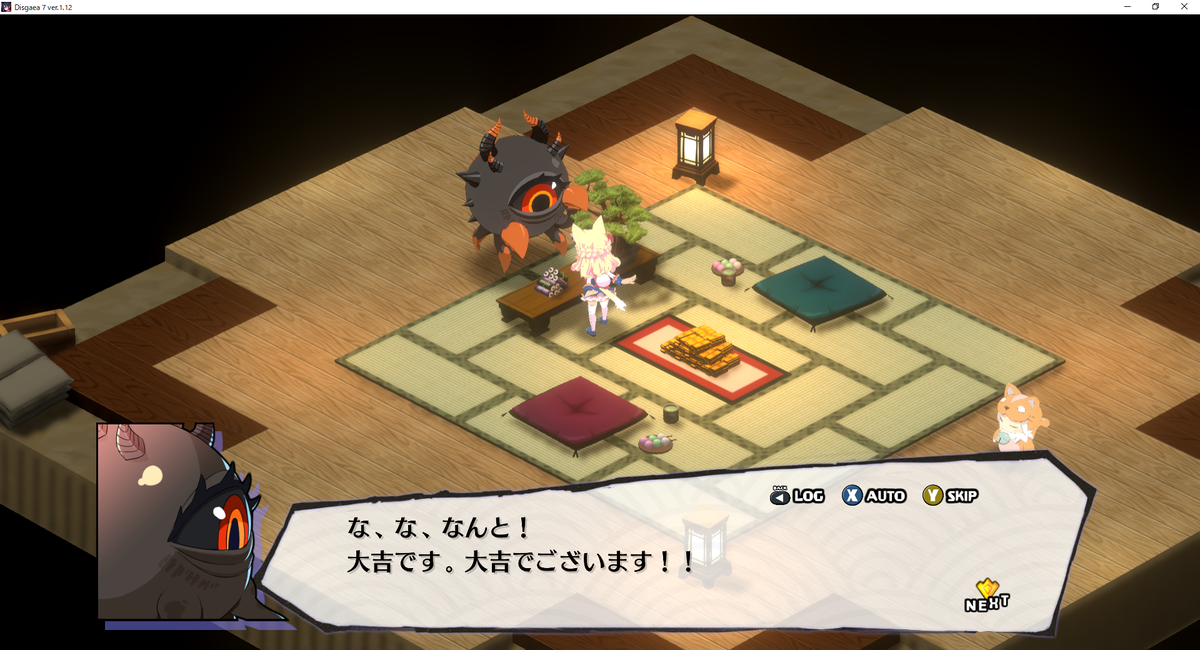This screenshot has height=650, width=1200.
Task: Open the dialogue LOG
Action: tap(798, 495)
